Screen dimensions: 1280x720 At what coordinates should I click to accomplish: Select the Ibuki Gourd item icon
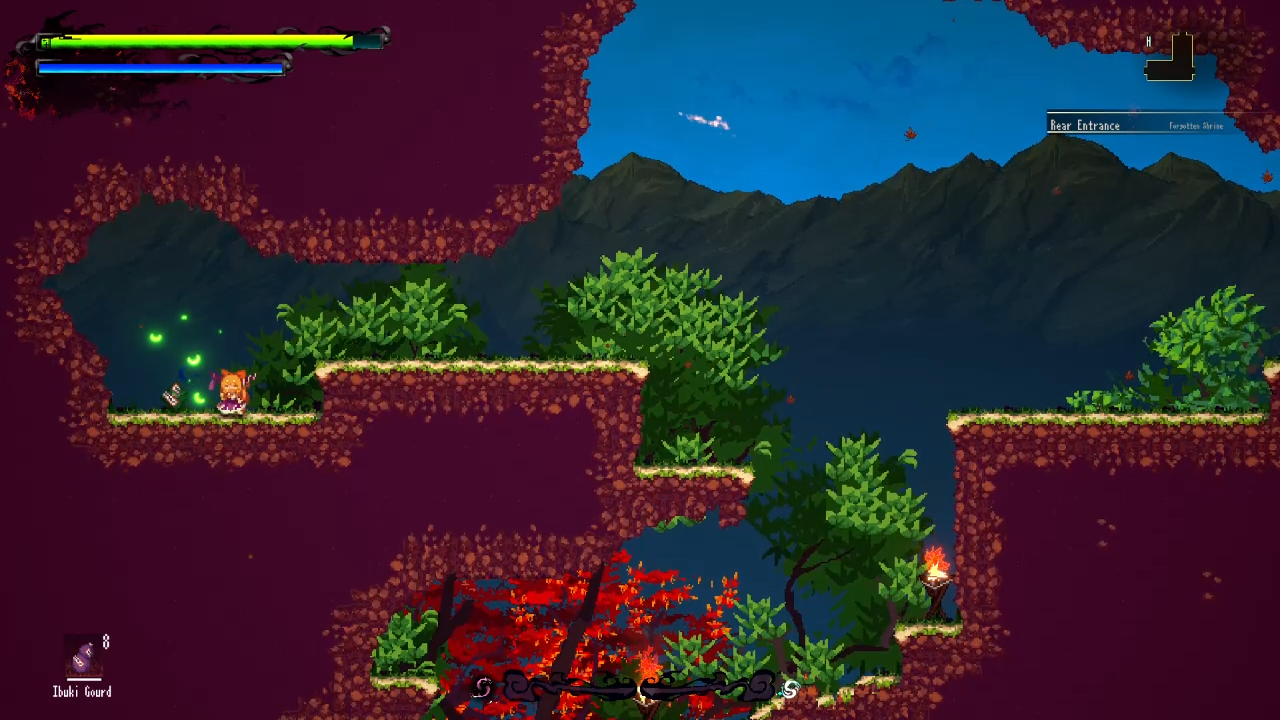coord(83,659)
